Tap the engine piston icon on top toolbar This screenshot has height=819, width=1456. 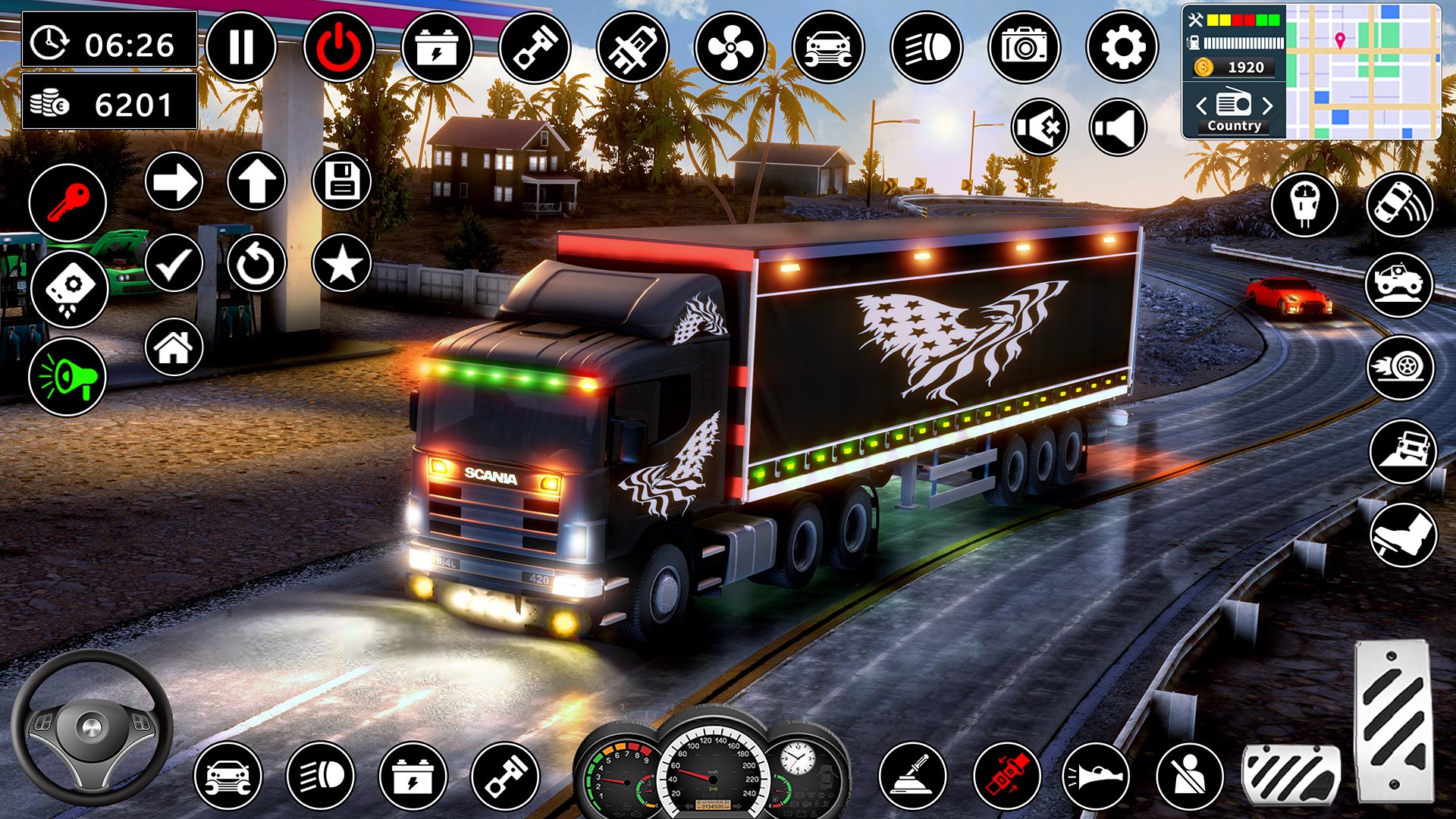coord(534,47)
